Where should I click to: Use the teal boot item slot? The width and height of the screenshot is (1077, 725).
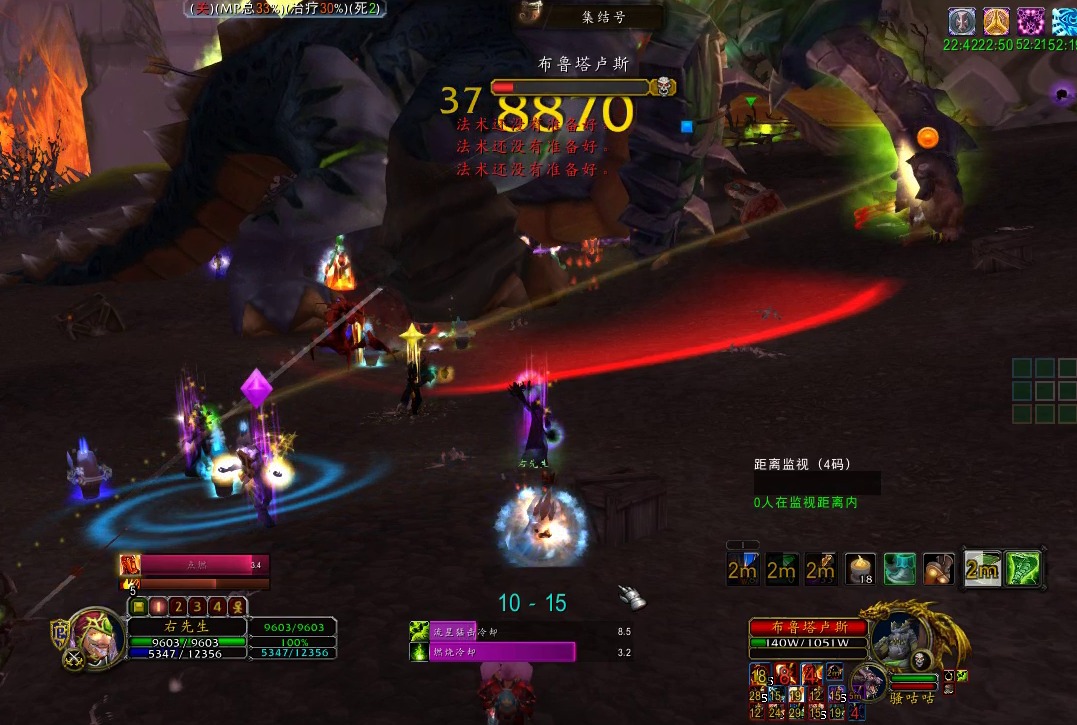click(x=899, y=569)
